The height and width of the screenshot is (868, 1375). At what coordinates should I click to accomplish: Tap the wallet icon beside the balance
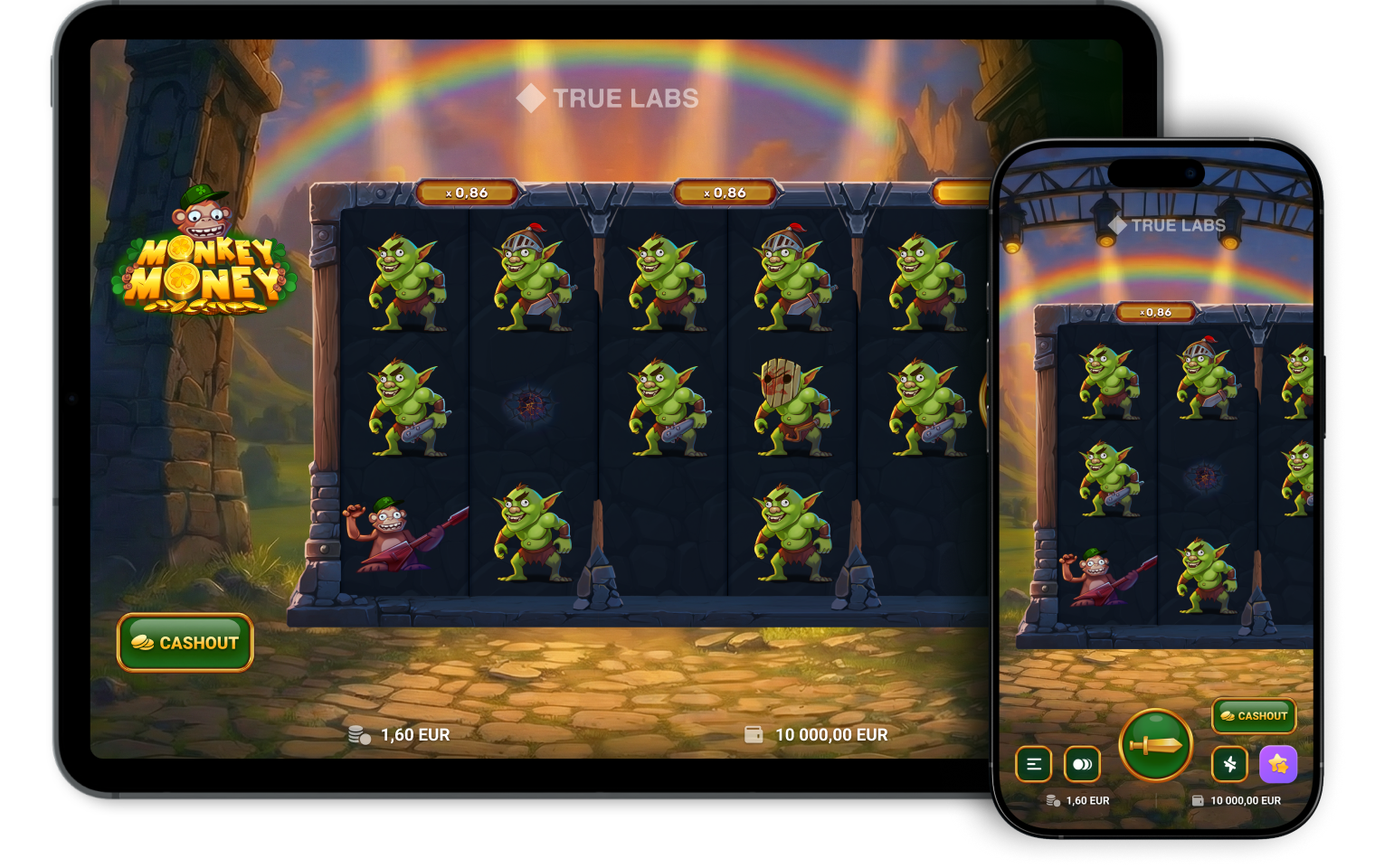click(752, 735)
